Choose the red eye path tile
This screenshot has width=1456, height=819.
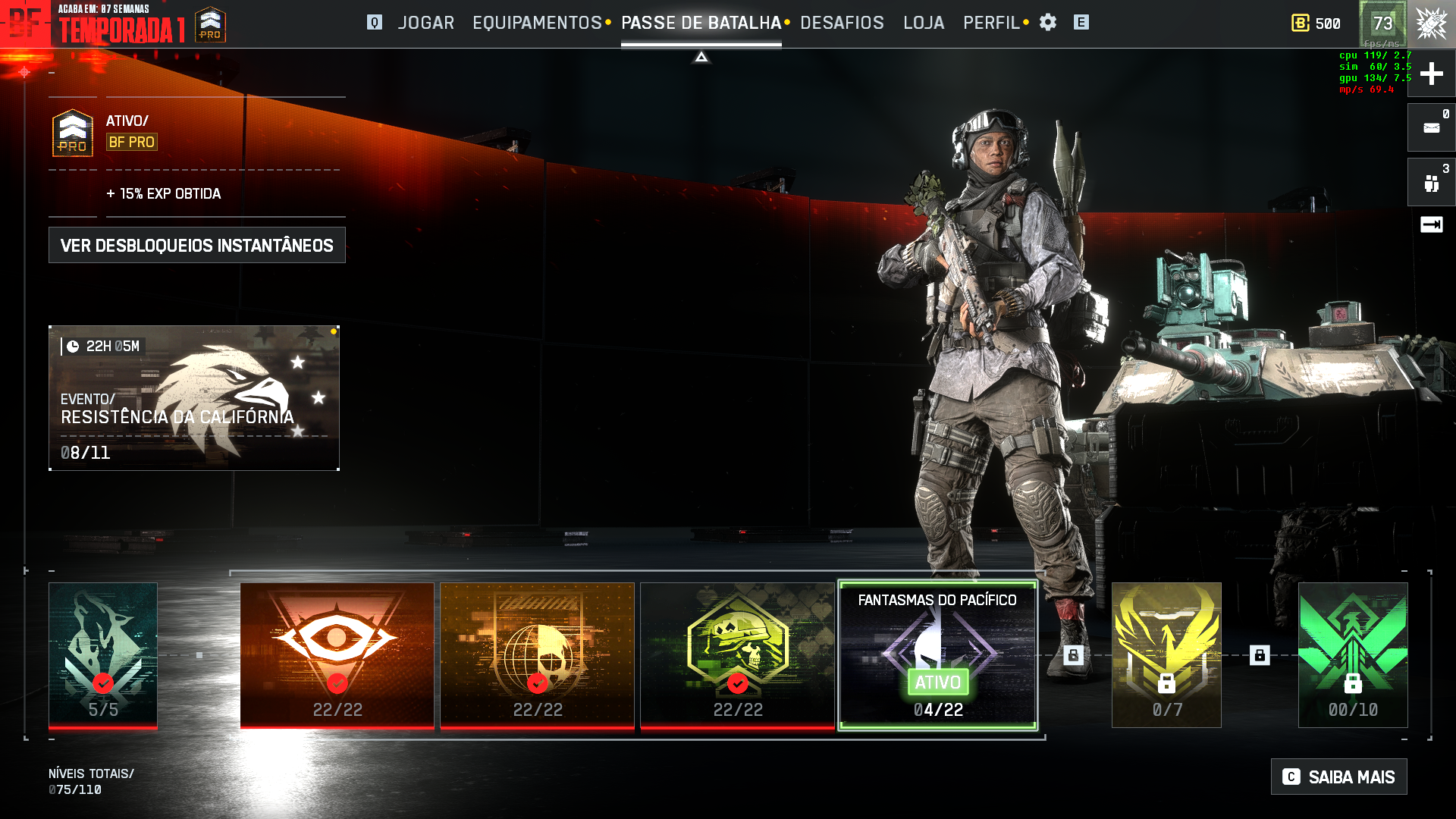337,655
